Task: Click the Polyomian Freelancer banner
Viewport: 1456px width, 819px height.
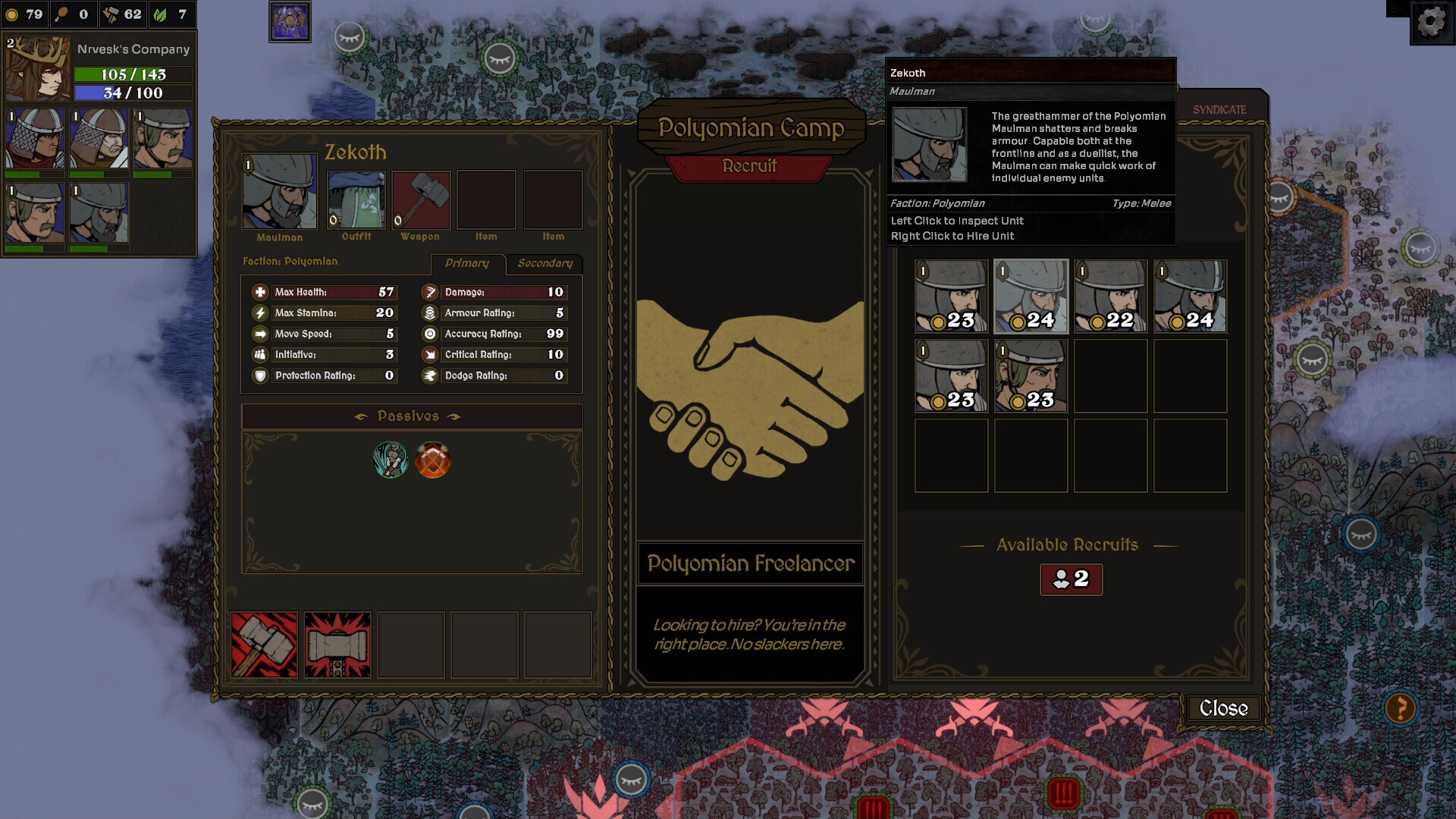Action: (749, 563)
